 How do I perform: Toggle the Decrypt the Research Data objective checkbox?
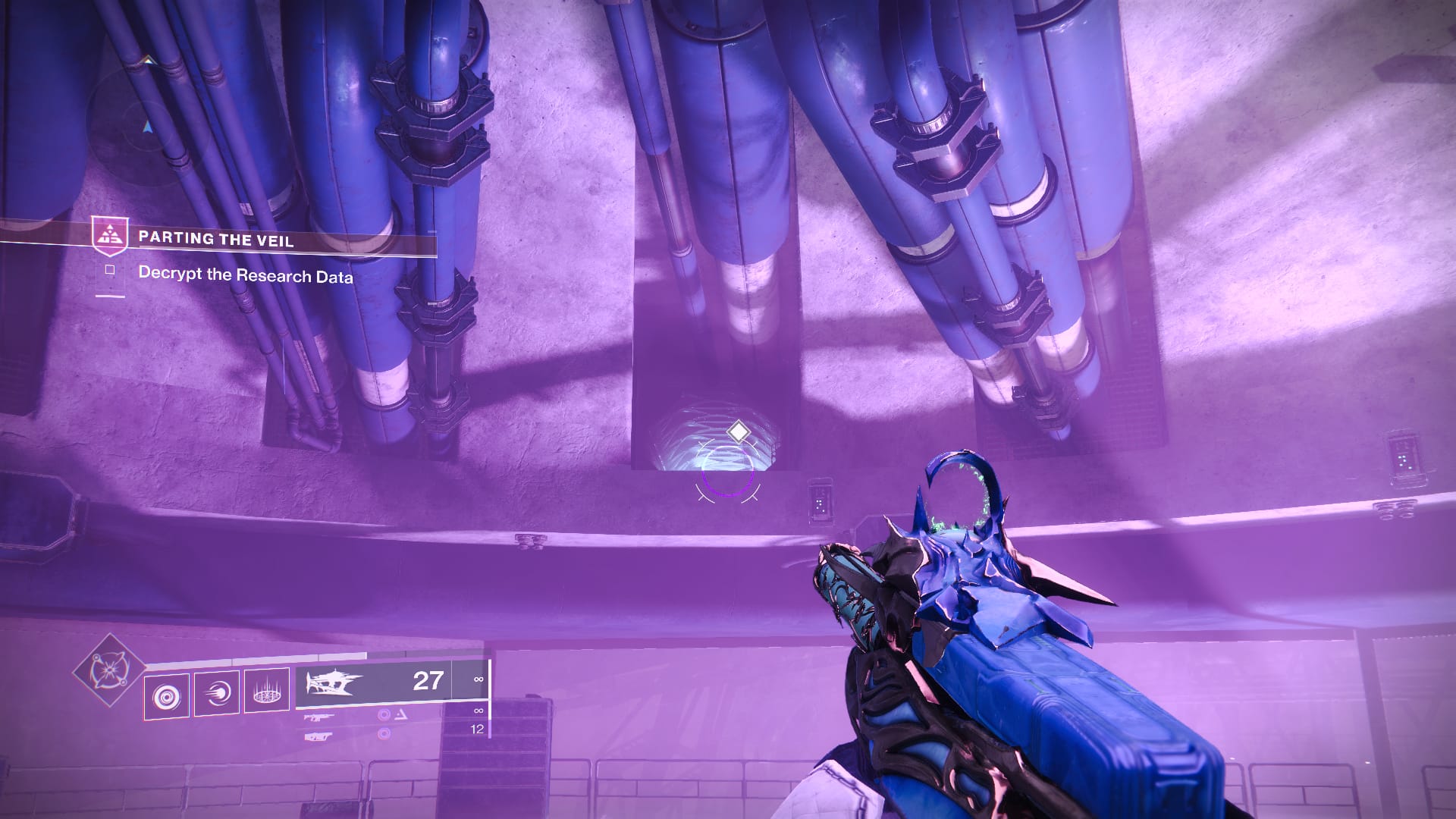[x=109, y=270]
